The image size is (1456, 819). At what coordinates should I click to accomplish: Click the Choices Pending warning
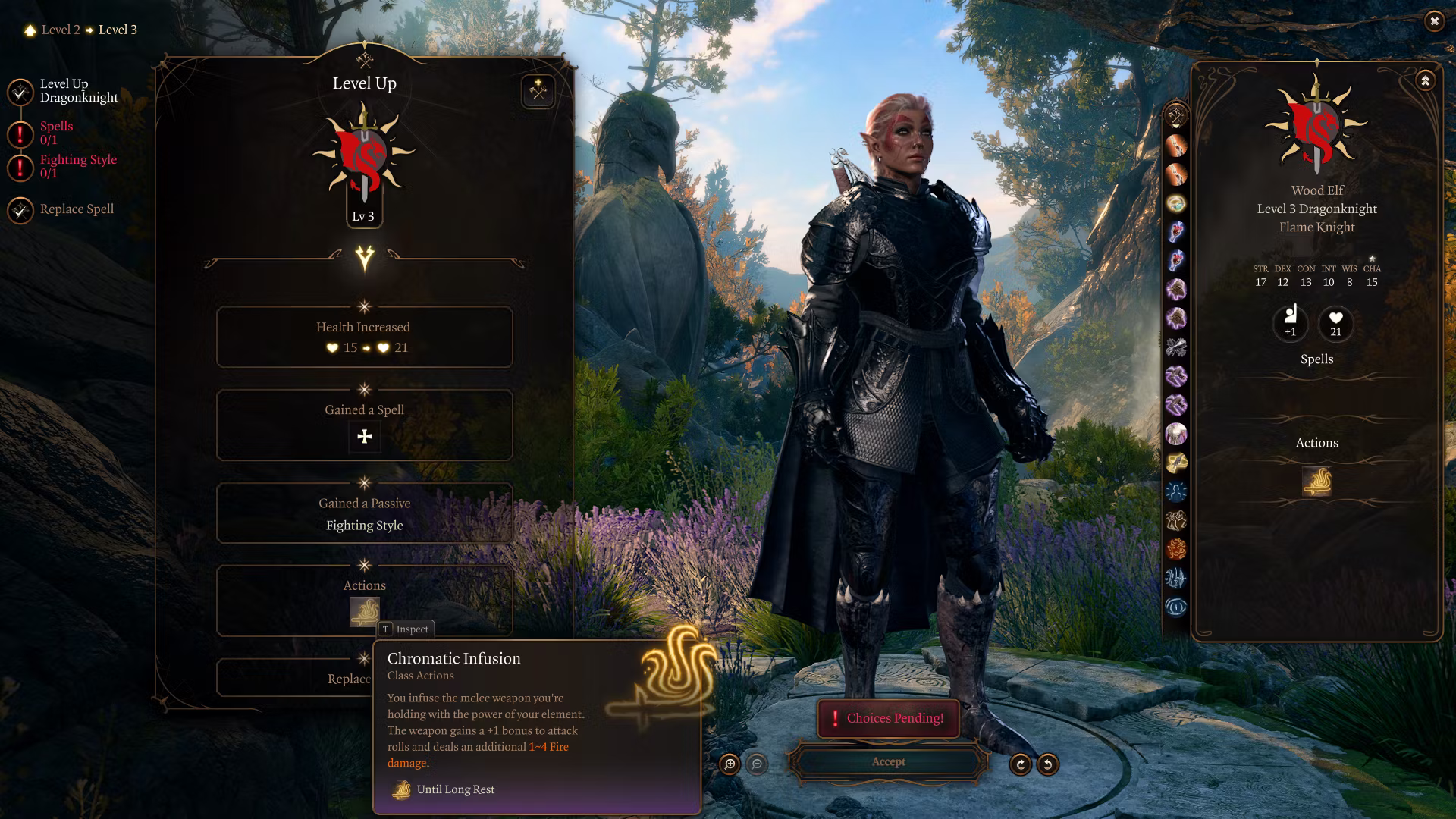click(888, 718)
